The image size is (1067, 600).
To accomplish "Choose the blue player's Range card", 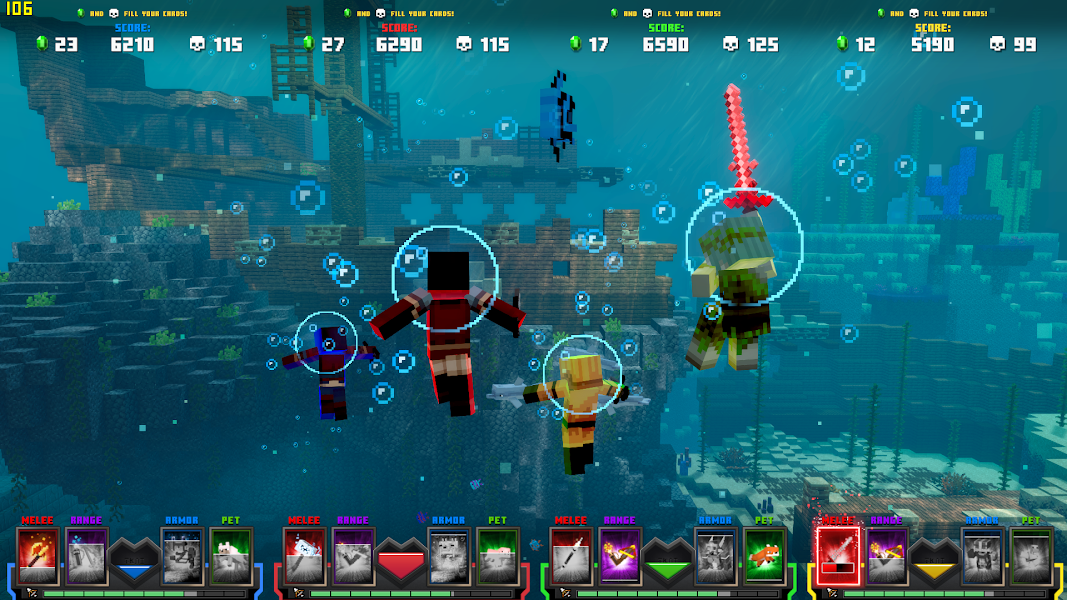I will pyautogui.click(x=86, y=556).
